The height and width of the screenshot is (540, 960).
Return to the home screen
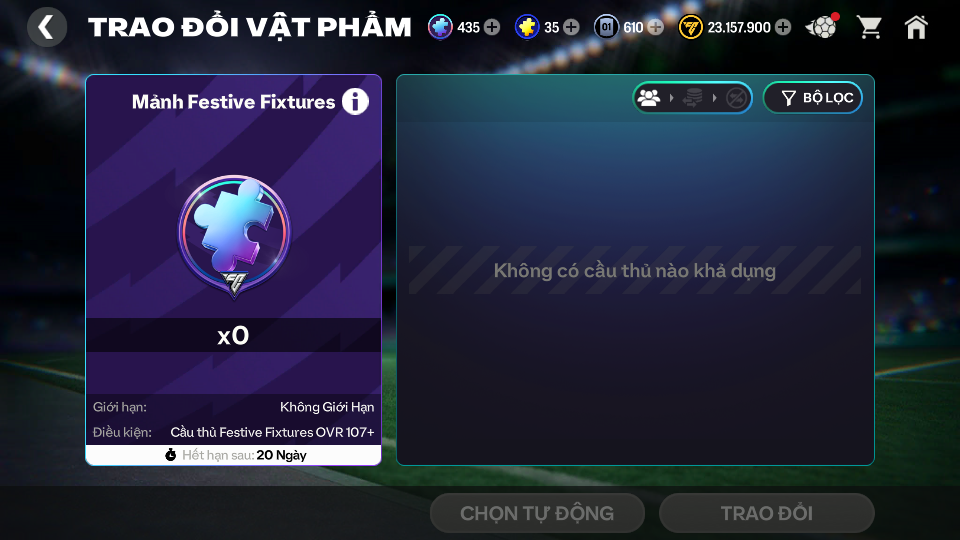tap(916, 27)
